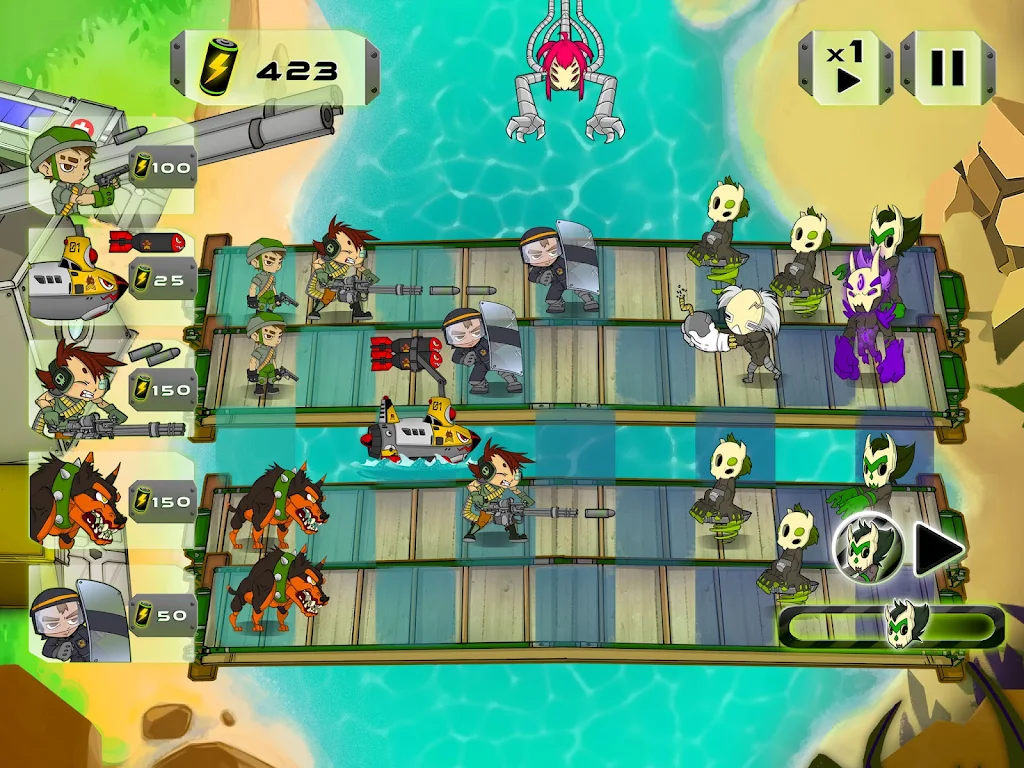Viewport: 1024px width, 768px height.
Task: Pause the game
Action: point(947,67)
